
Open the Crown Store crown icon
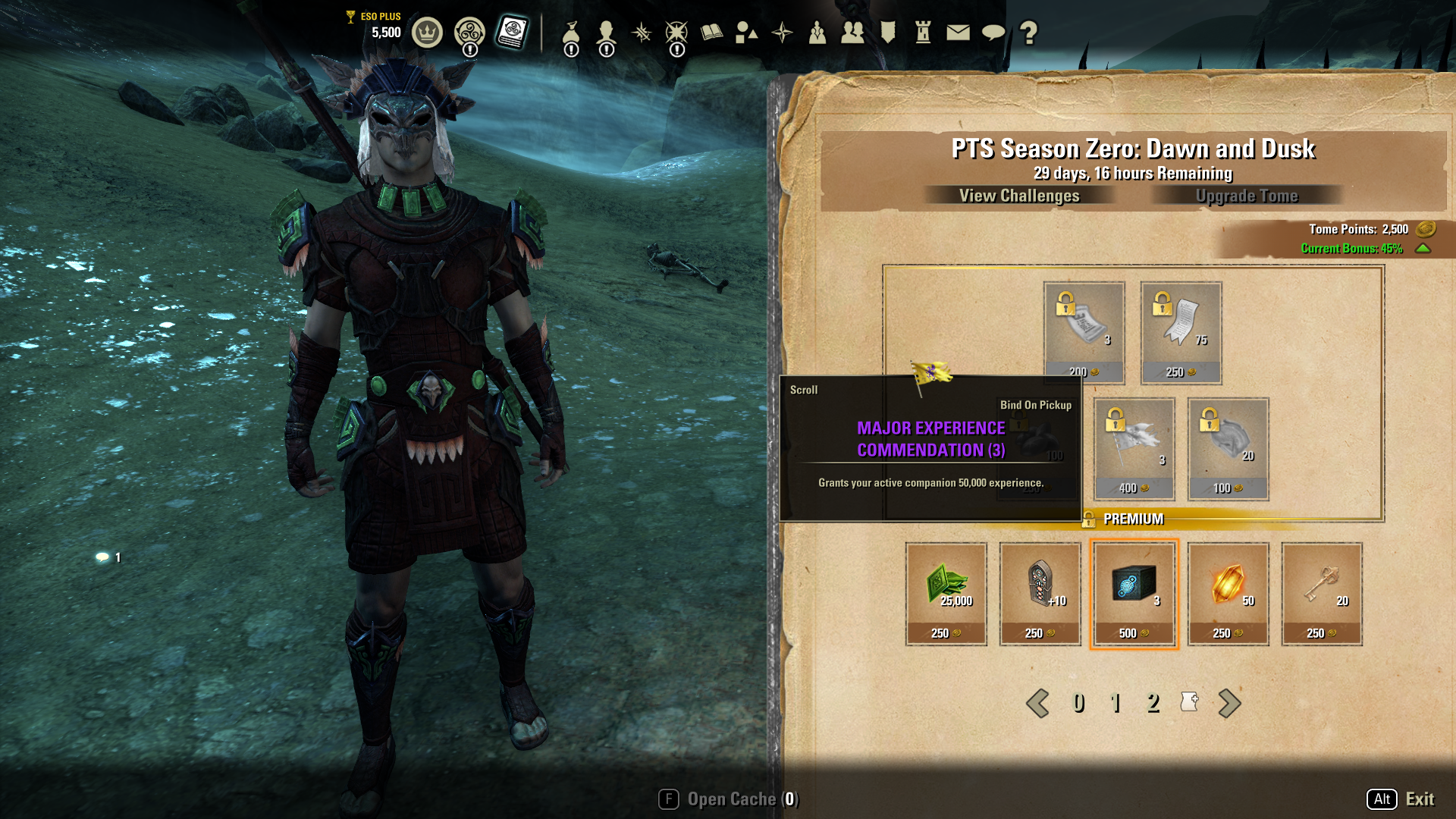click(426, 31)
